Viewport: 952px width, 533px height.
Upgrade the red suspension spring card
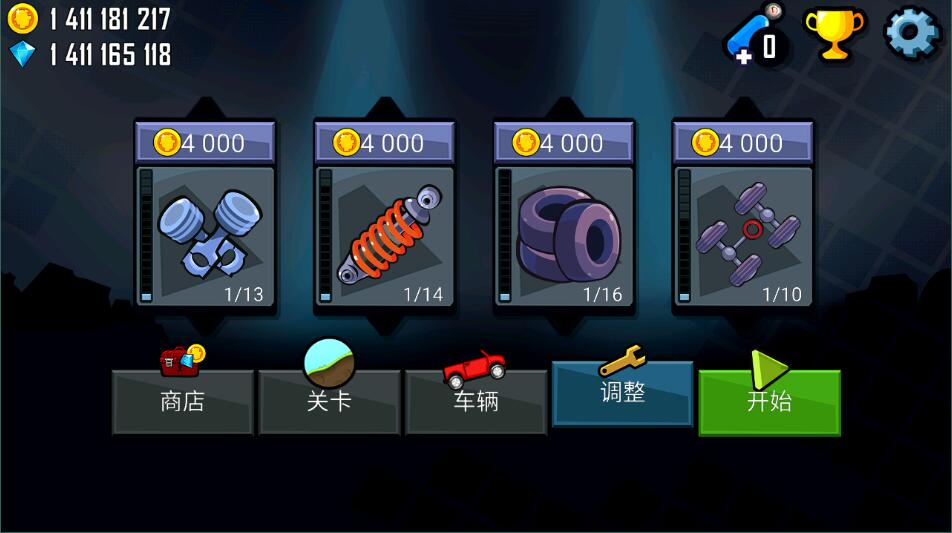(384, 236)
